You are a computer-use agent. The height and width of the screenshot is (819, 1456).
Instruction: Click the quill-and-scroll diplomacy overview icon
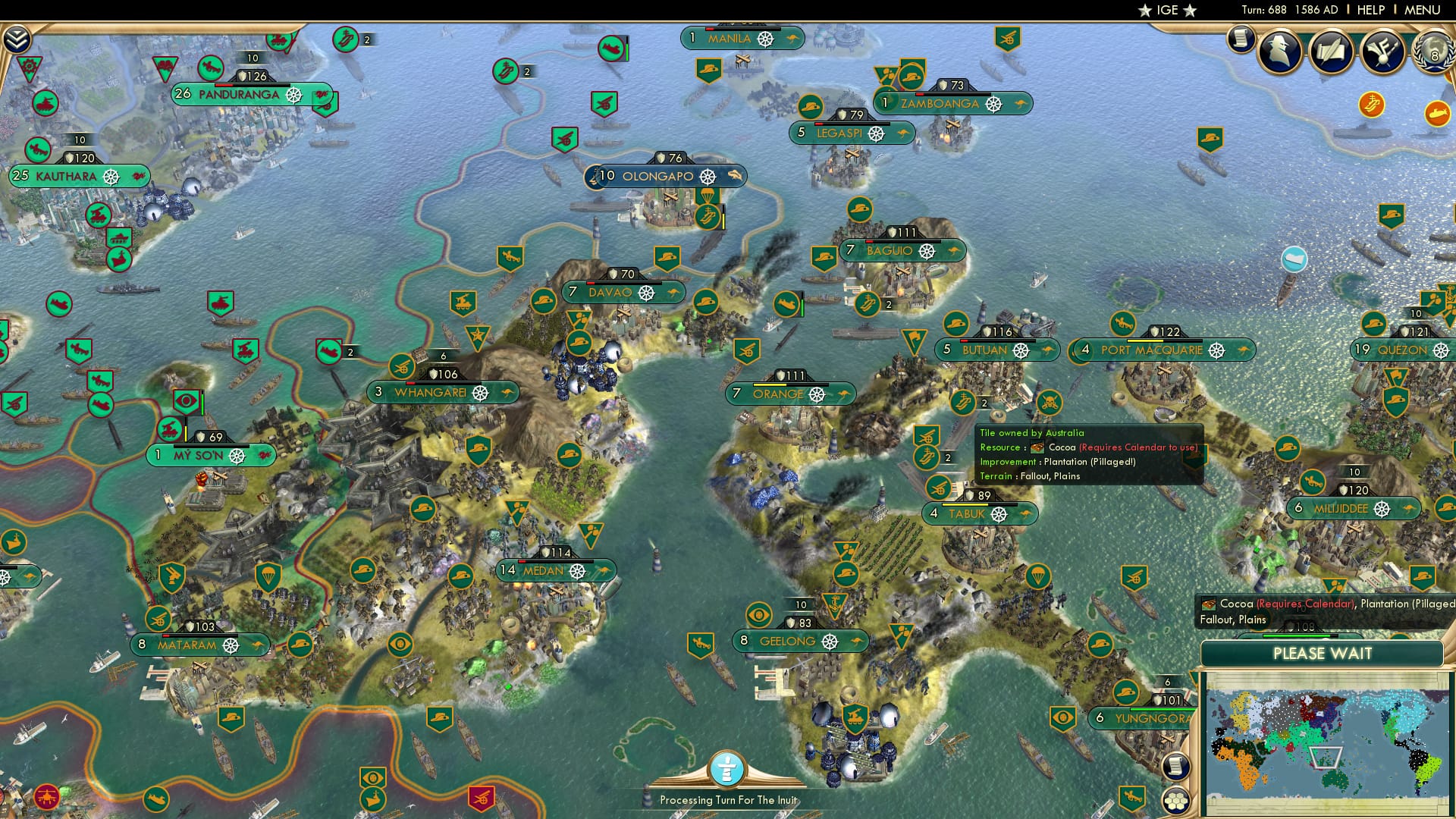pos(1332,50)
